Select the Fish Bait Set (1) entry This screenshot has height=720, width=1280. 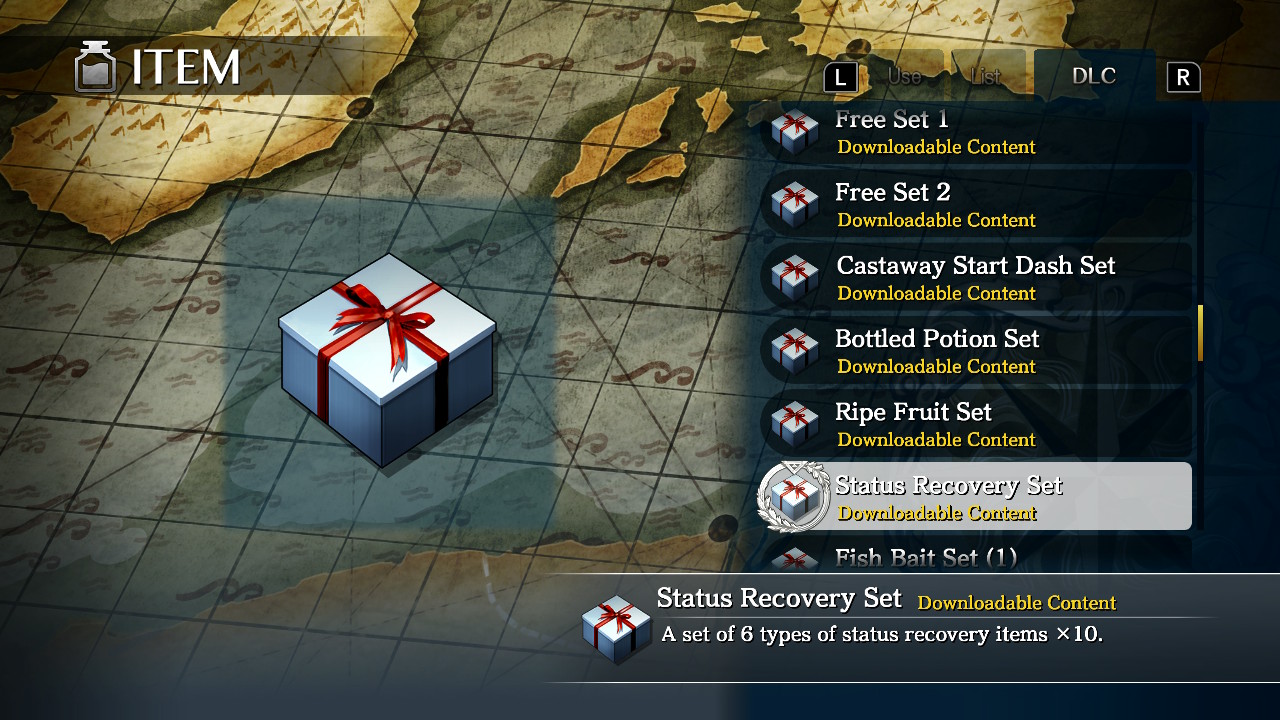coord(960,558)
